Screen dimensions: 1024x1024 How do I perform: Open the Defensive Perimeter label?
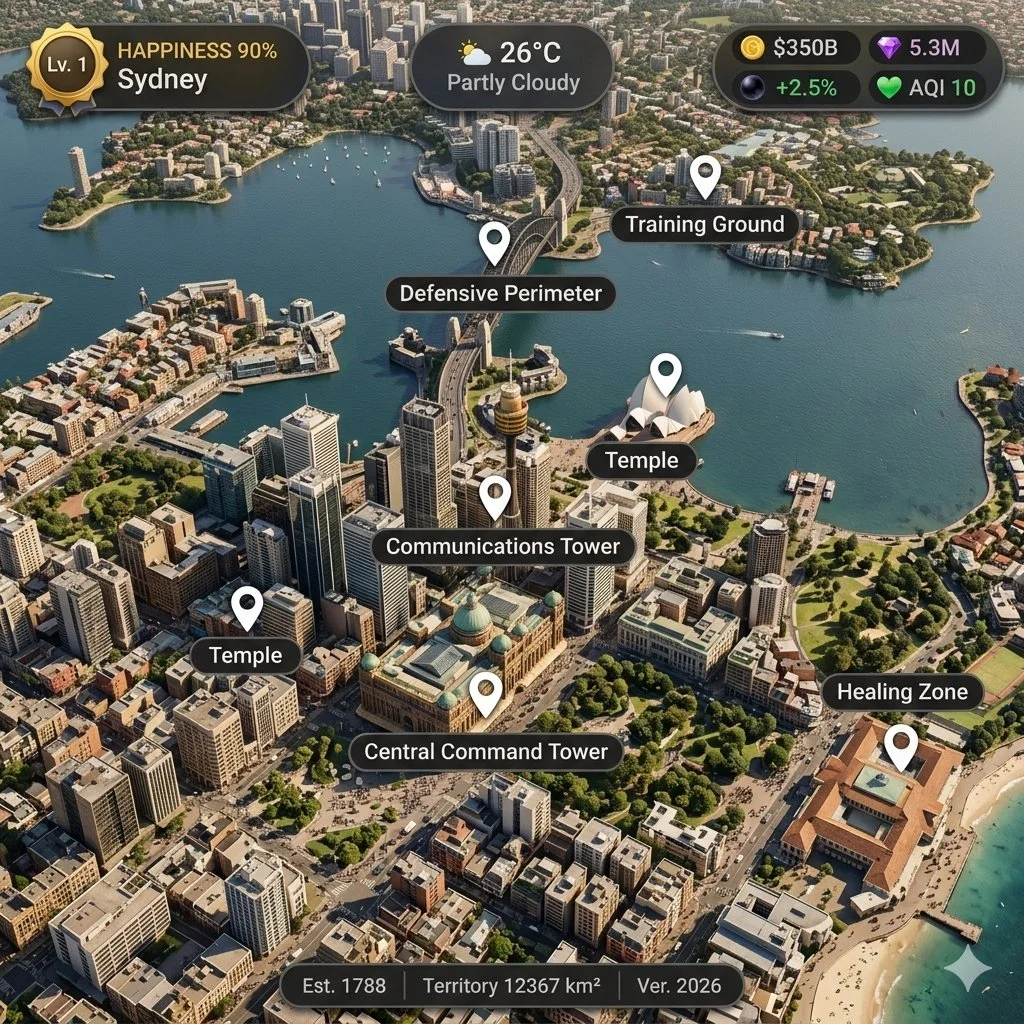pos(500,293)
